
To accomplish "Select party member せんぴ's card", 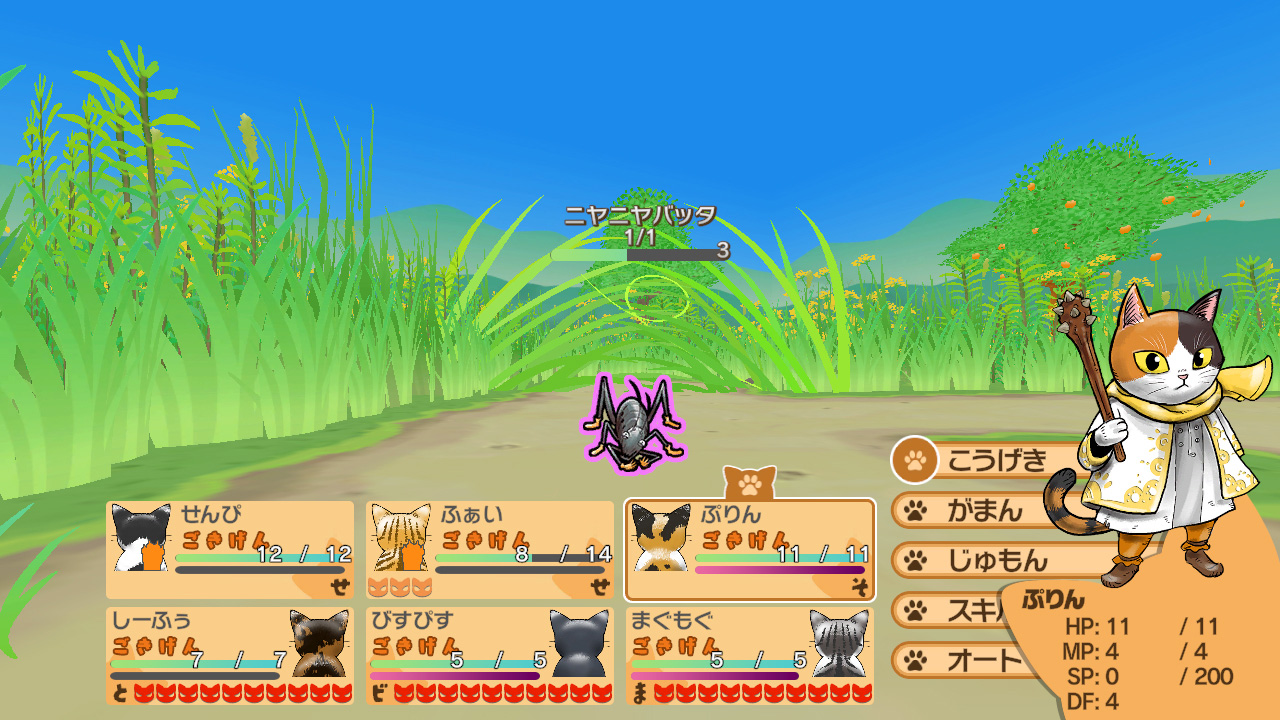I will click(230, 549).
